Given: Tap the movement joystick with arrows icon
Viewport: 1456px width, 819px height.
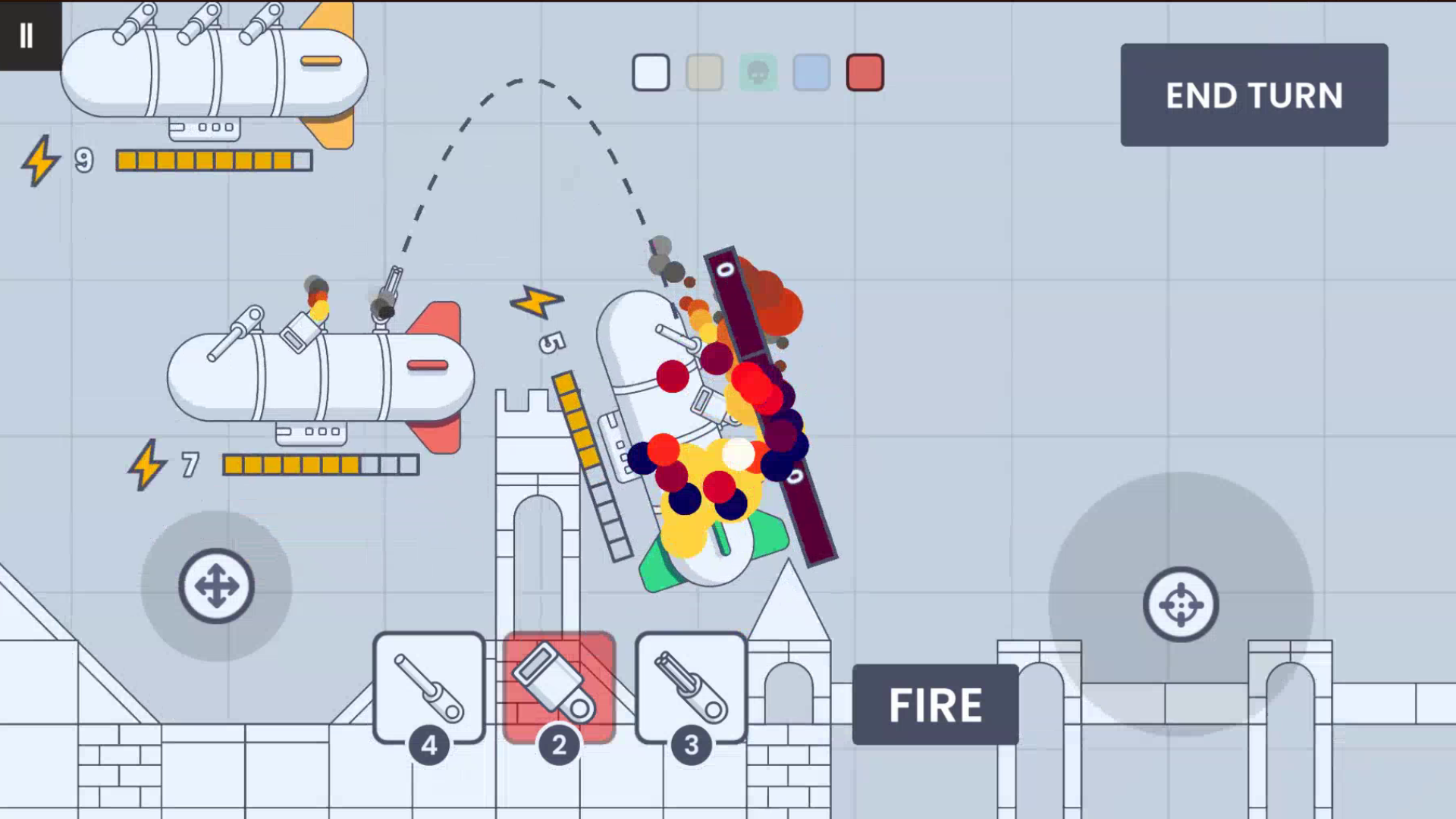Looking at the screenshot, I should pyautogui.click(x=216, y=586).
